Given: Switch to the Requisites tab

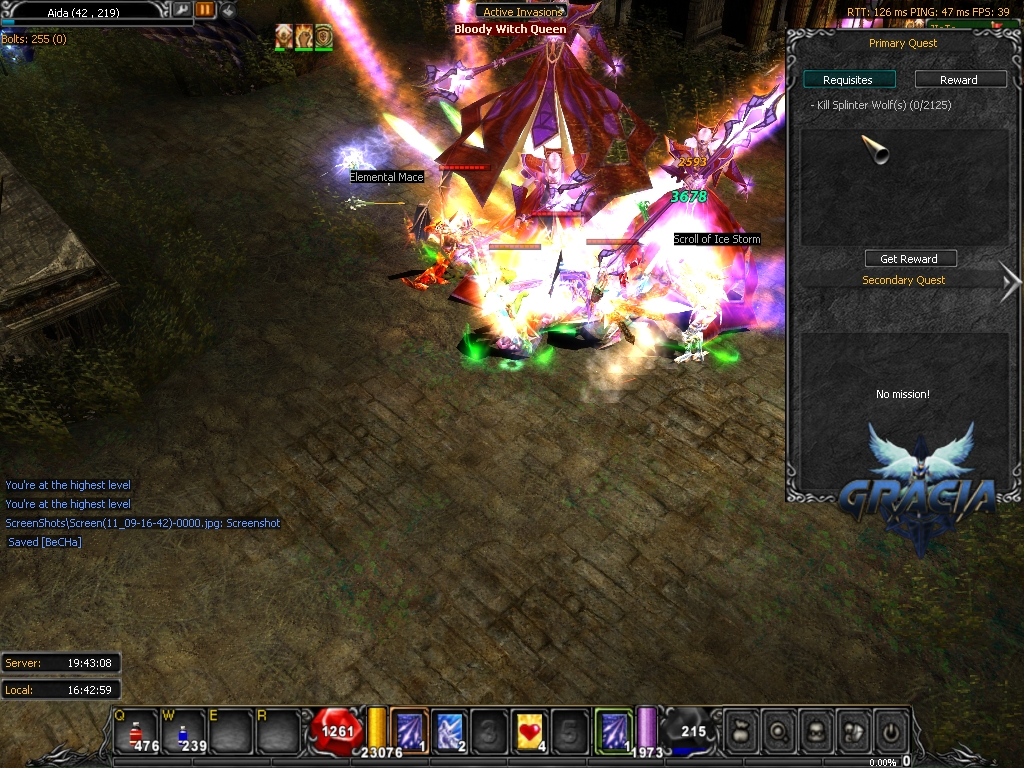Looking at the screenshot, I should 848,80.
